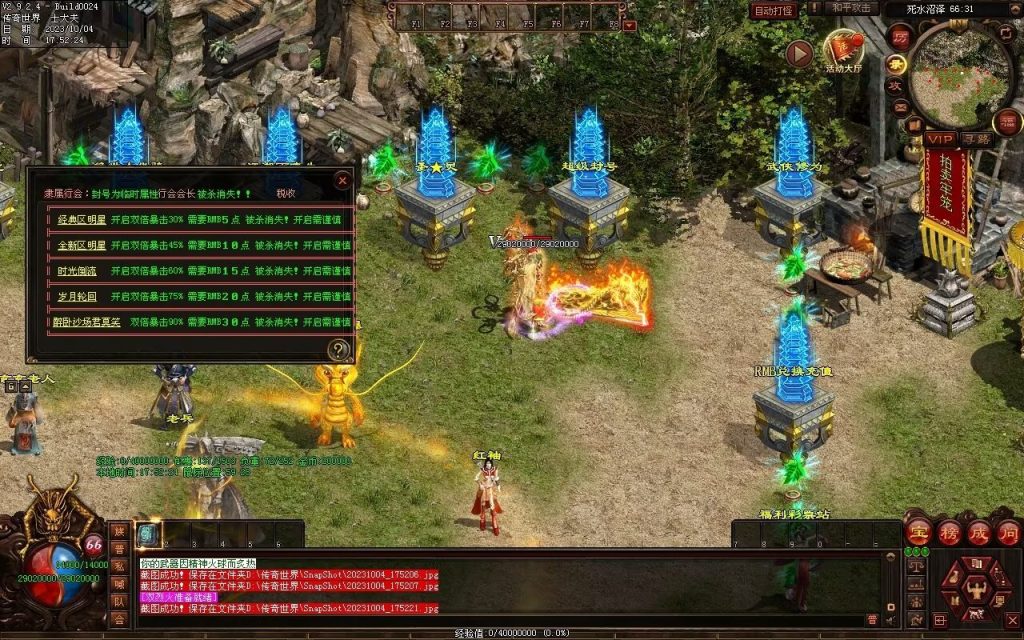
Task: Select the 经典区明星 title option
Action: [x=82, y=219]
